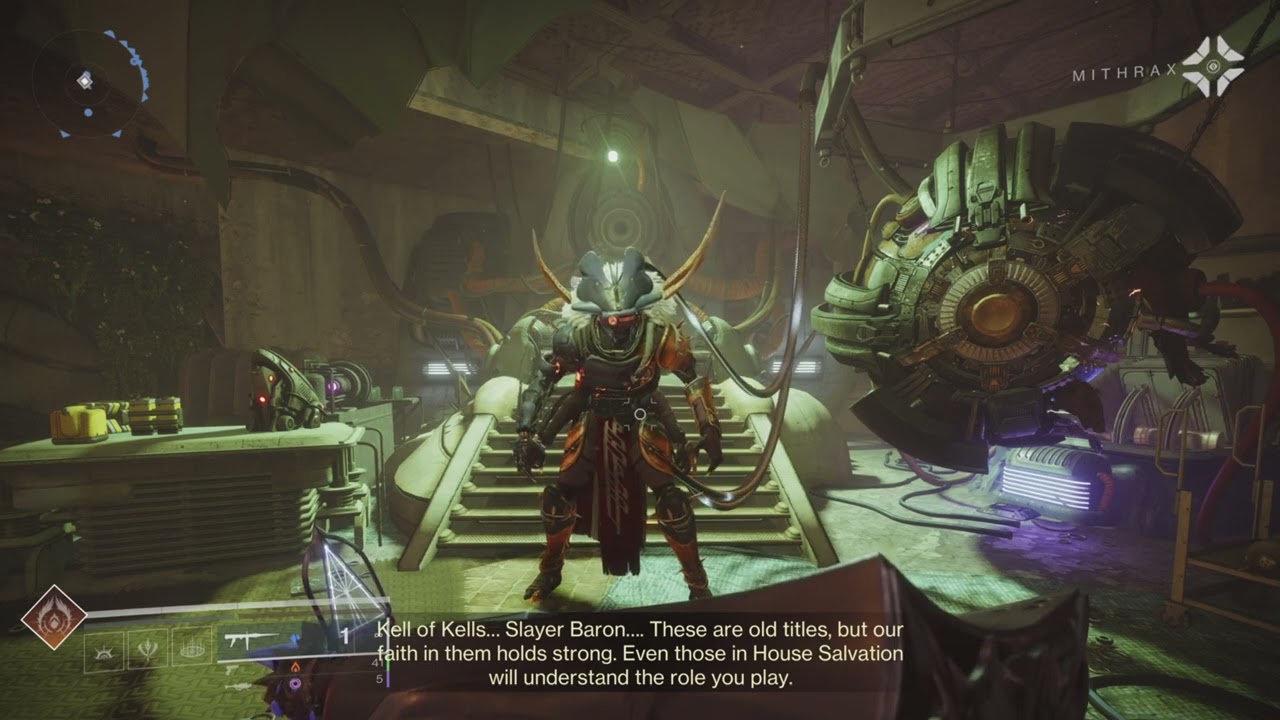1280x720 pixels.
Task: Trigger the class ability rift icon
Action: coord(192,650)
